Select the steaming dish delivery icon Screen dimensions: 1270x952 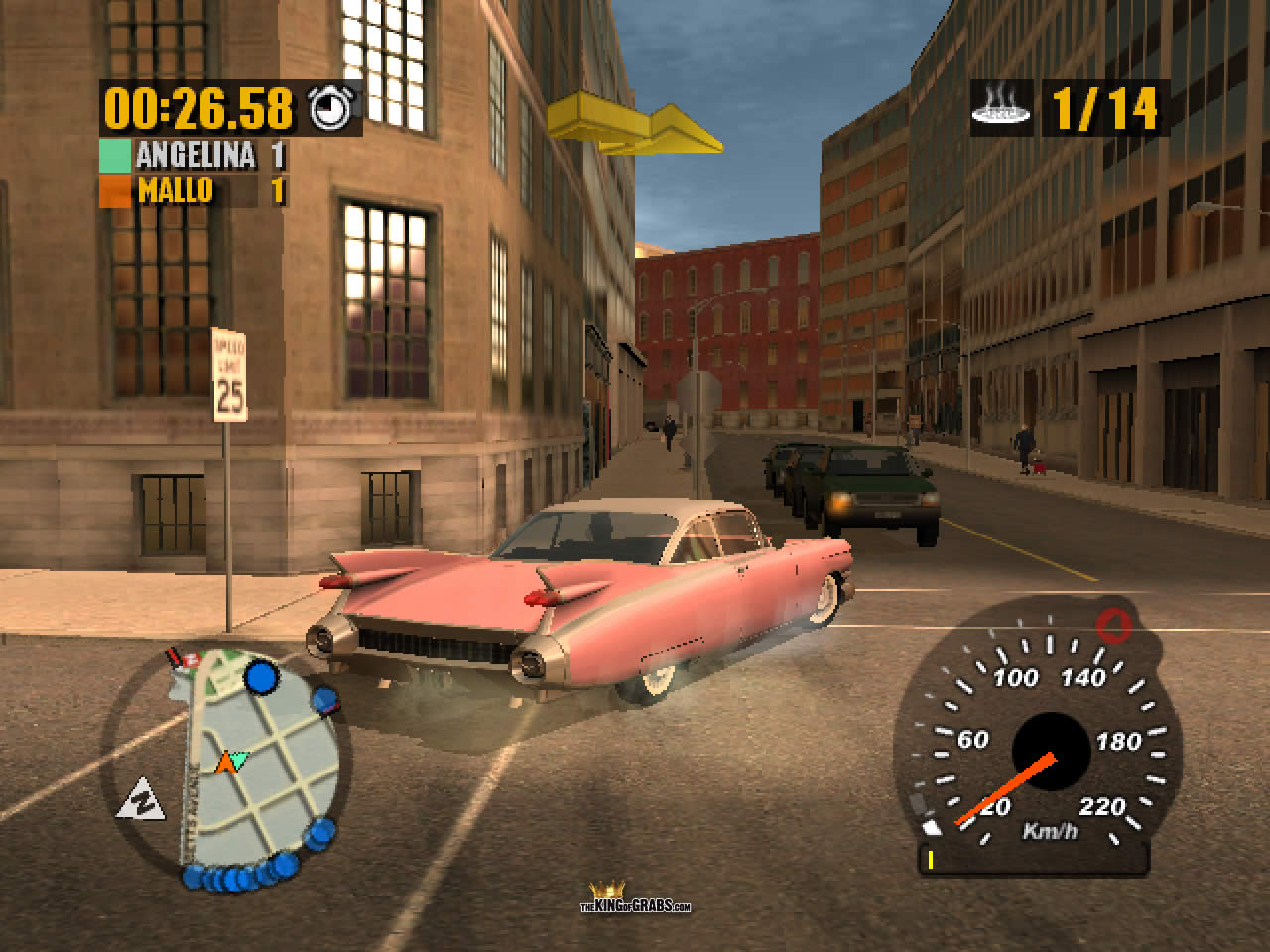tap(1002, 108)
